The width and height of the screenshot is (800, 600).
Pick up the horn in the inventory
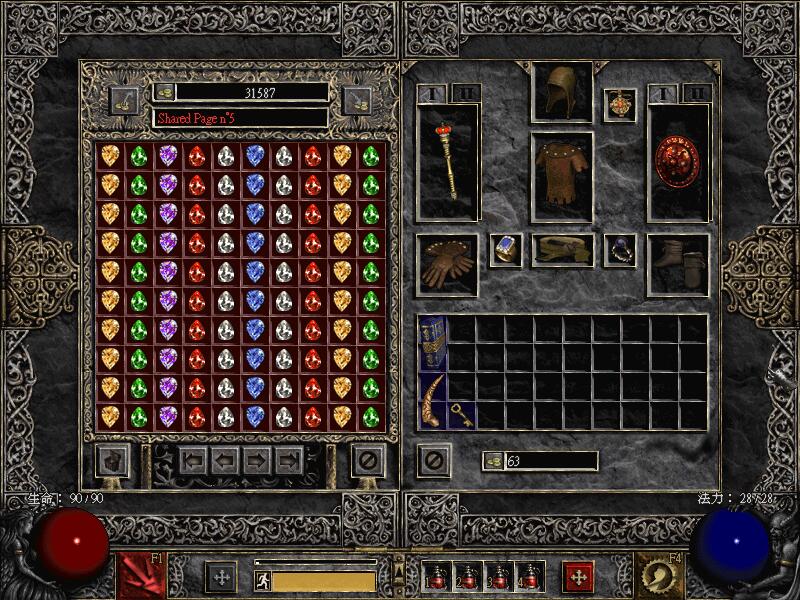(x=432, y=400)
